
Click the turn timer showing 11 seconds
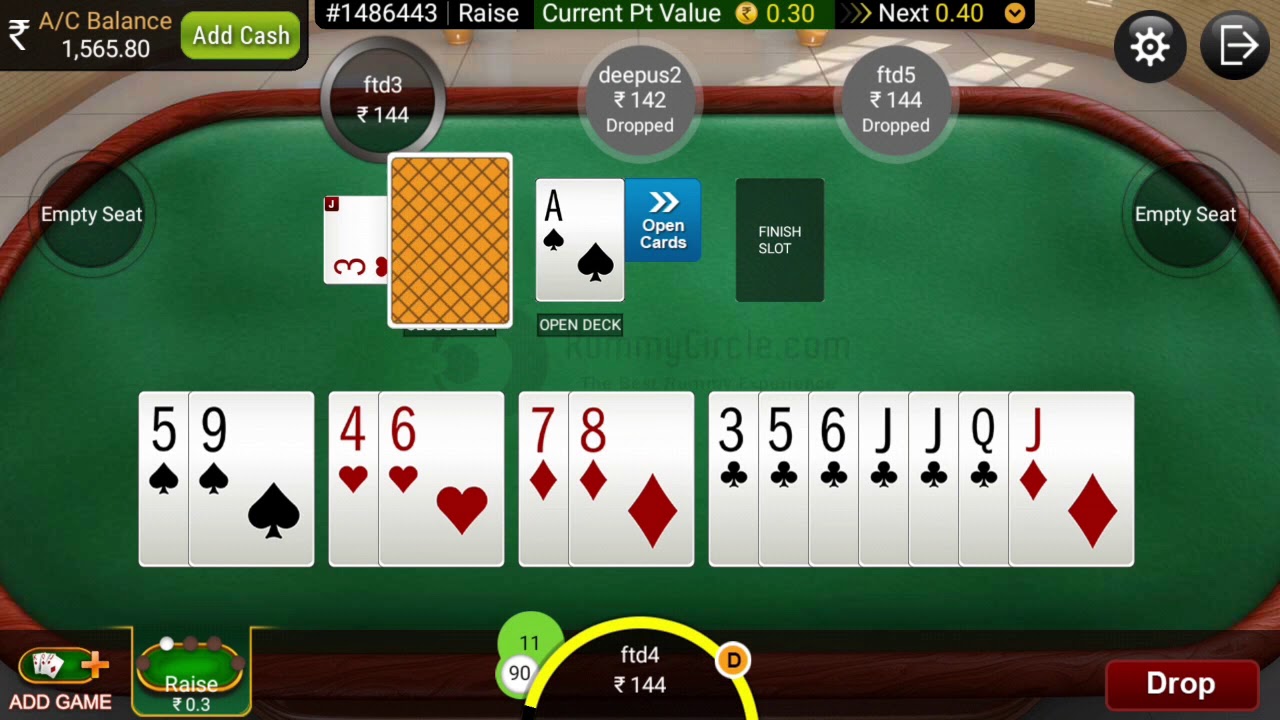[530, 642]
